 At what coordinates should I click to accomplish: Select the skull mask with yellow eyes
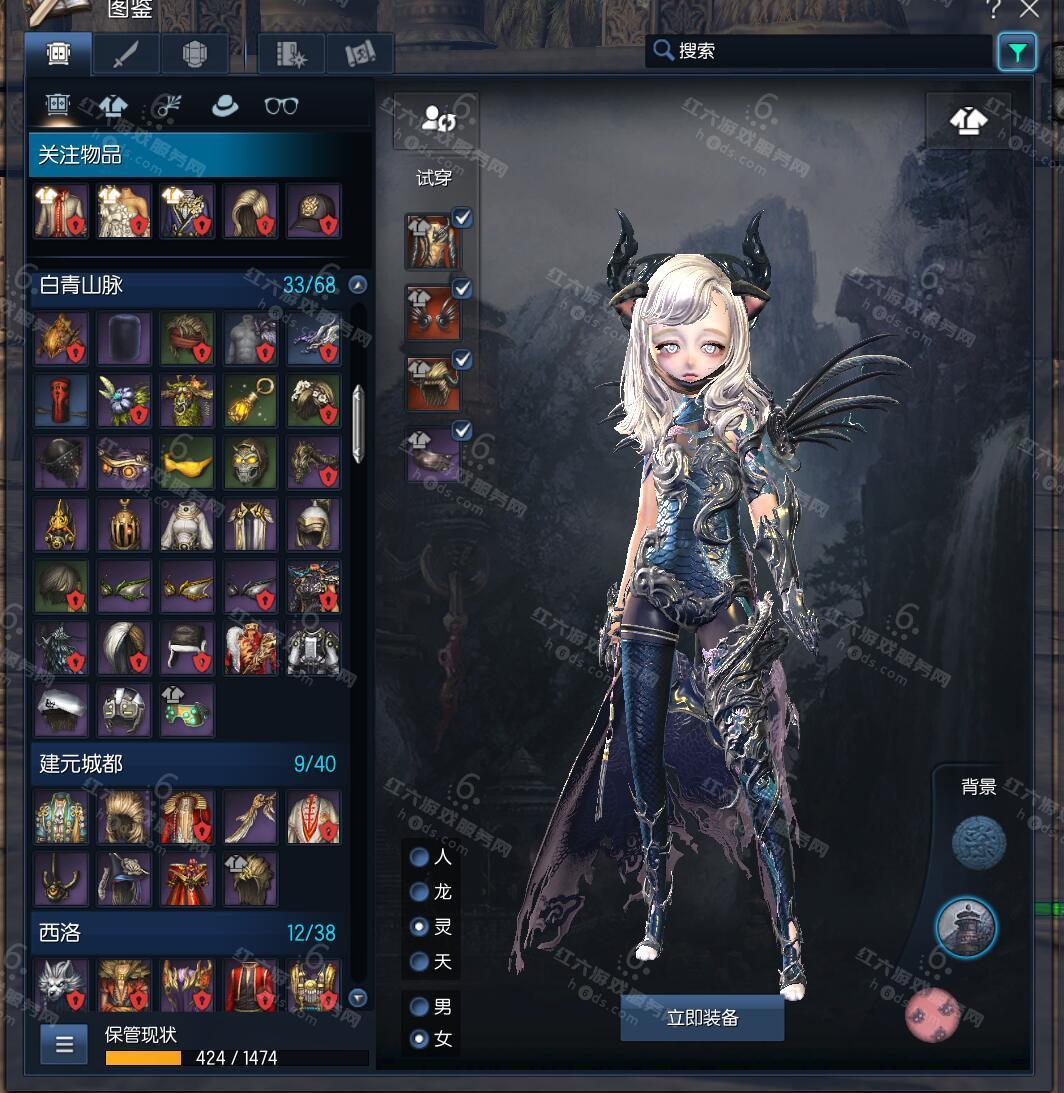(251, 464)
